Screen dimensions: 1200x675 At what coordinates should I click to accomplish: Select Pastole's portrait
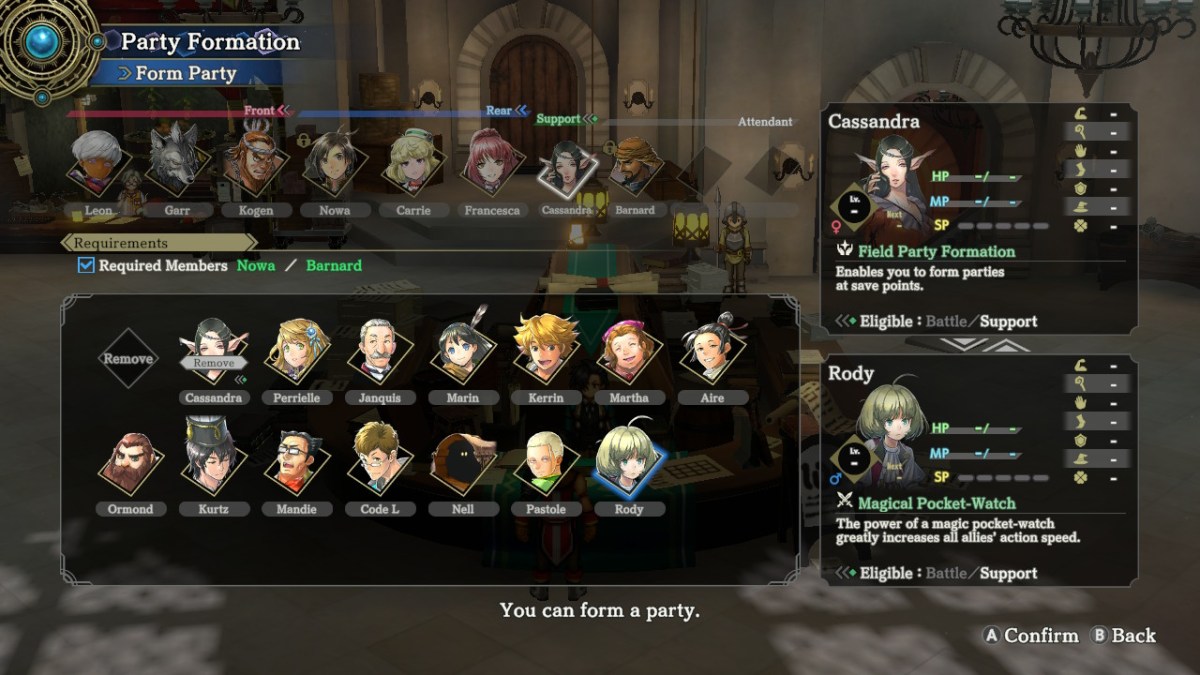click(546, 463)
